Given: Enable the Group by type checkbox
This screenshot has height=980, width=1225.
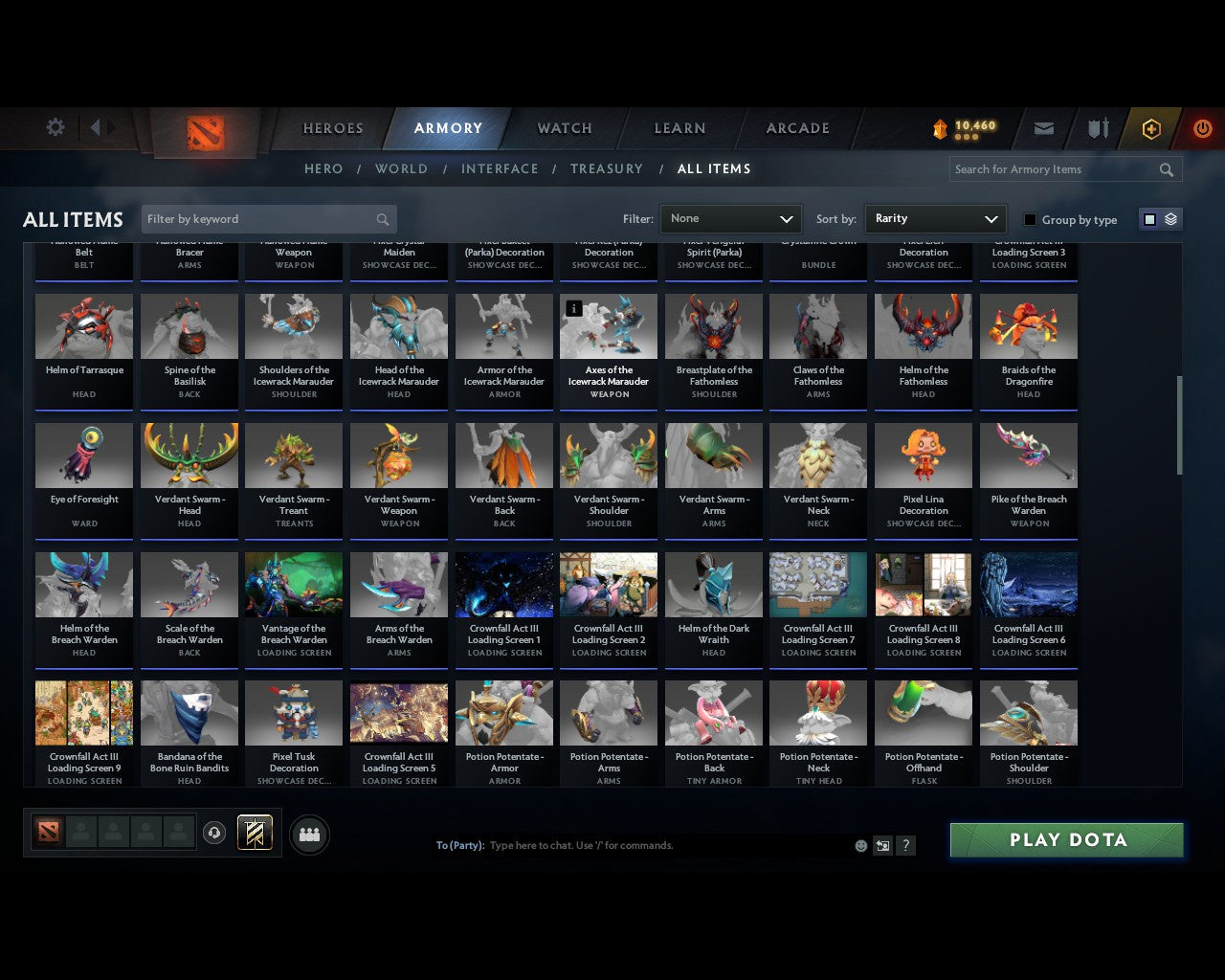Looking at the screenshot, I should [x=1030, y=219].
